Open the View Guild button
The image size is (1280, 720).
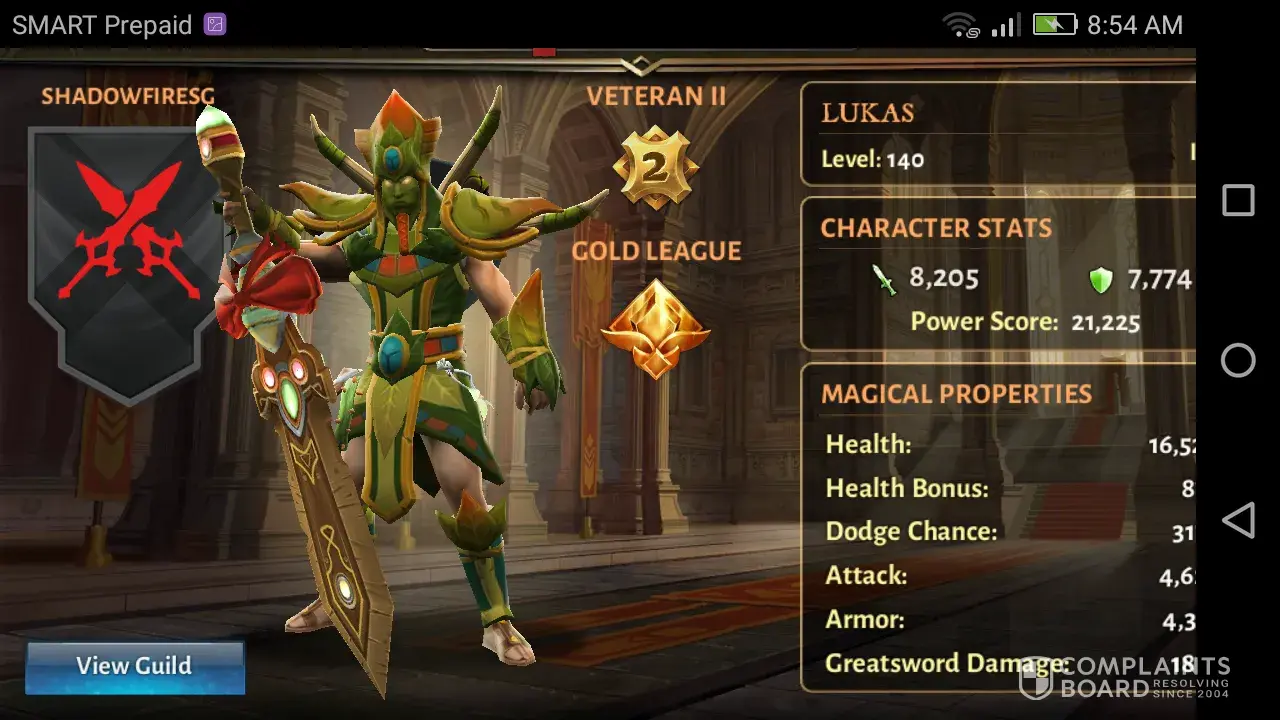point(134,666)
